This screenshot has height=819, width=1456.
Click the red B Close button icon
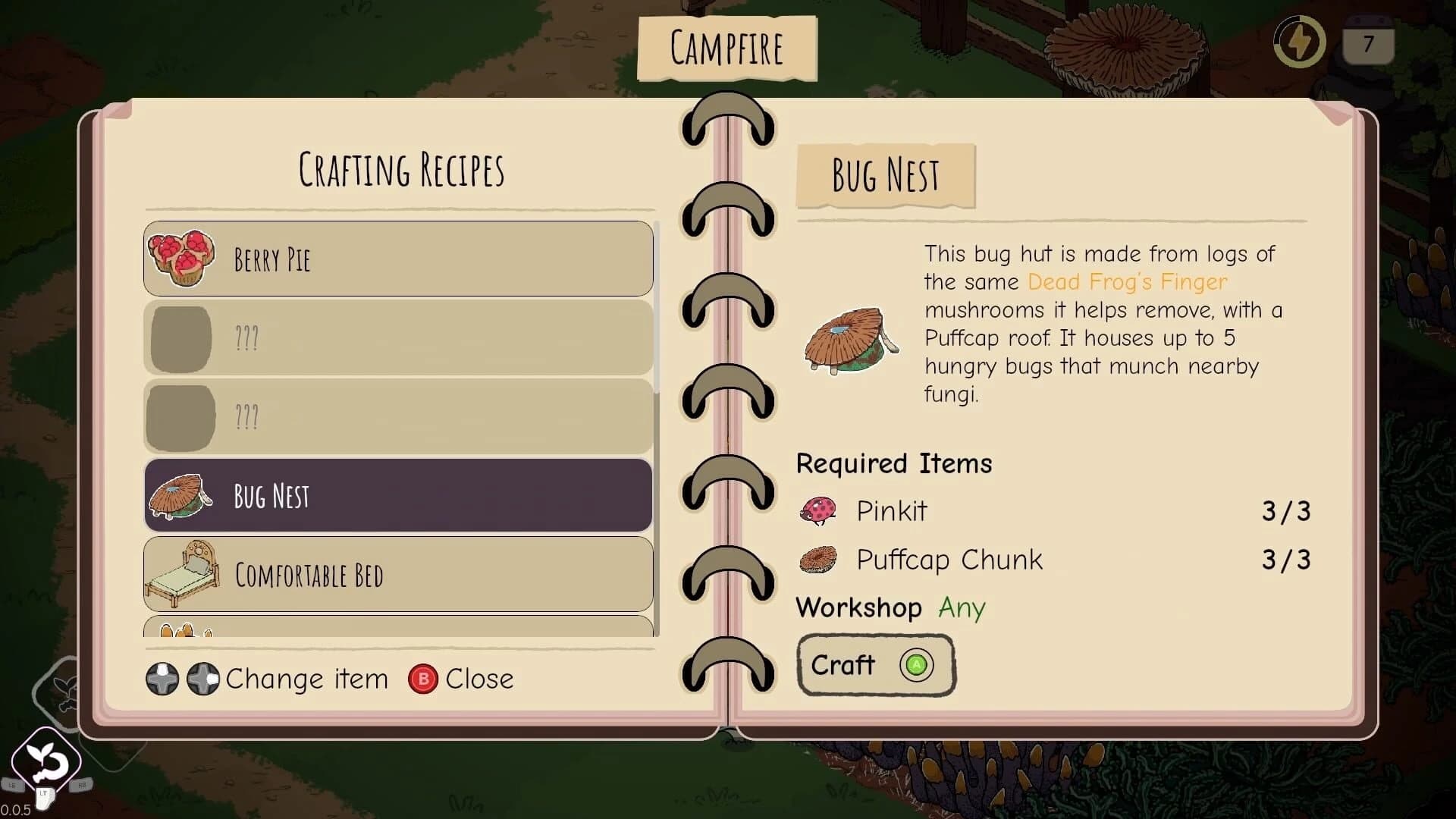(x=423, y=679)
